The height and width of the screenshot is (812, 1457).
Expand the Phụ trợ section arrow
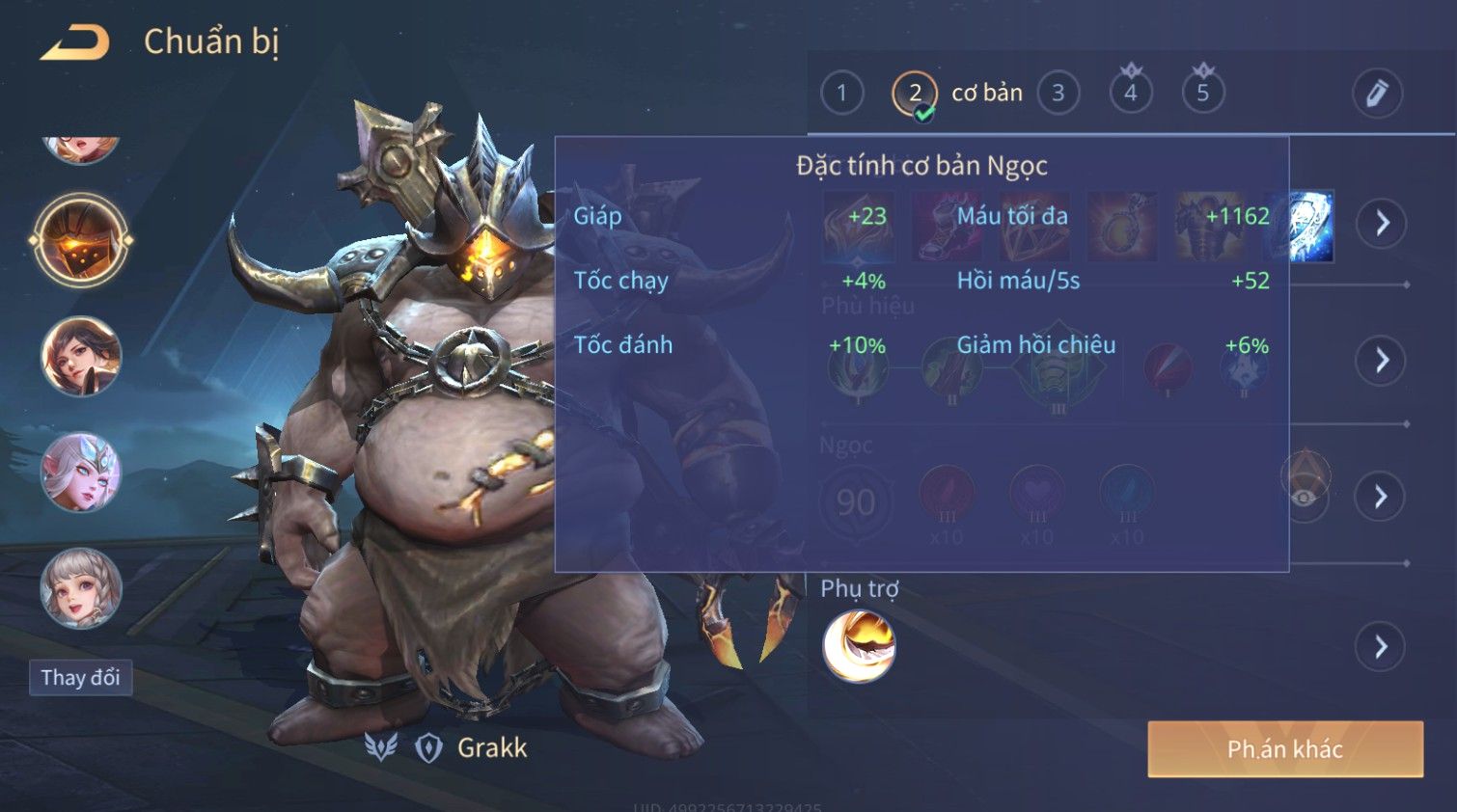point(1382,646)
